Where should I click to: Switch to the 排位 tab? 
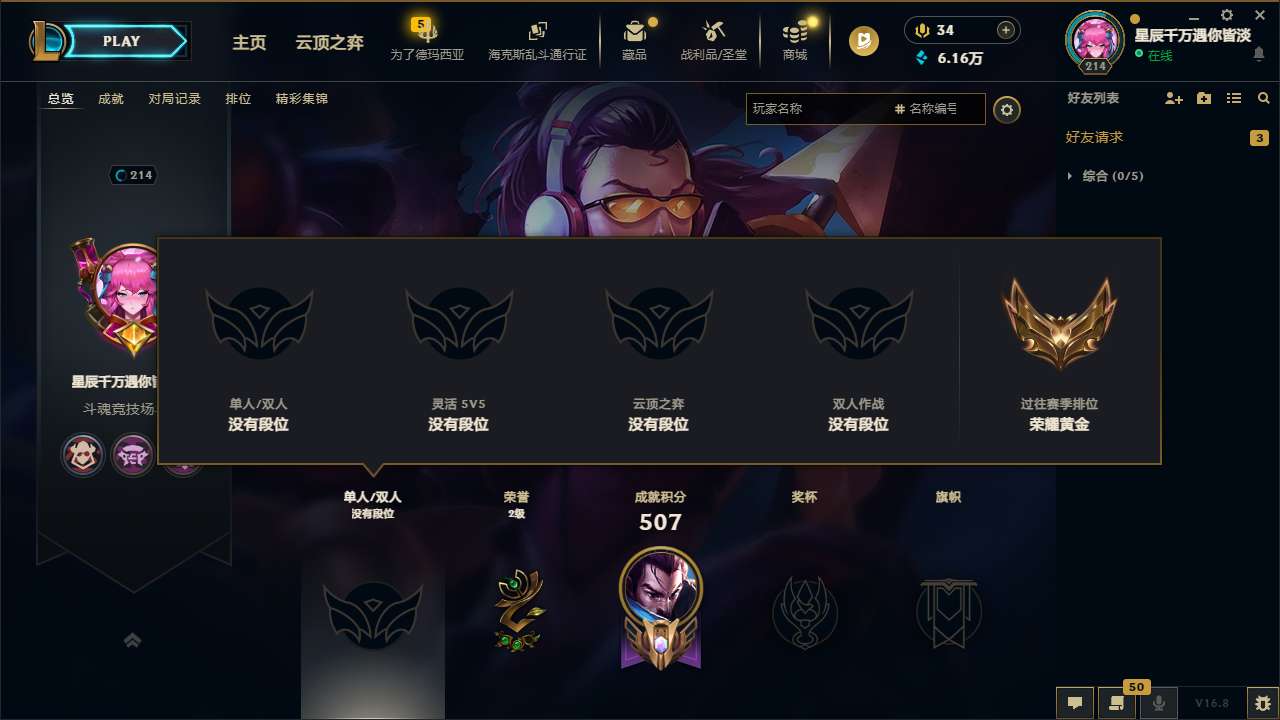coord(239,99)
